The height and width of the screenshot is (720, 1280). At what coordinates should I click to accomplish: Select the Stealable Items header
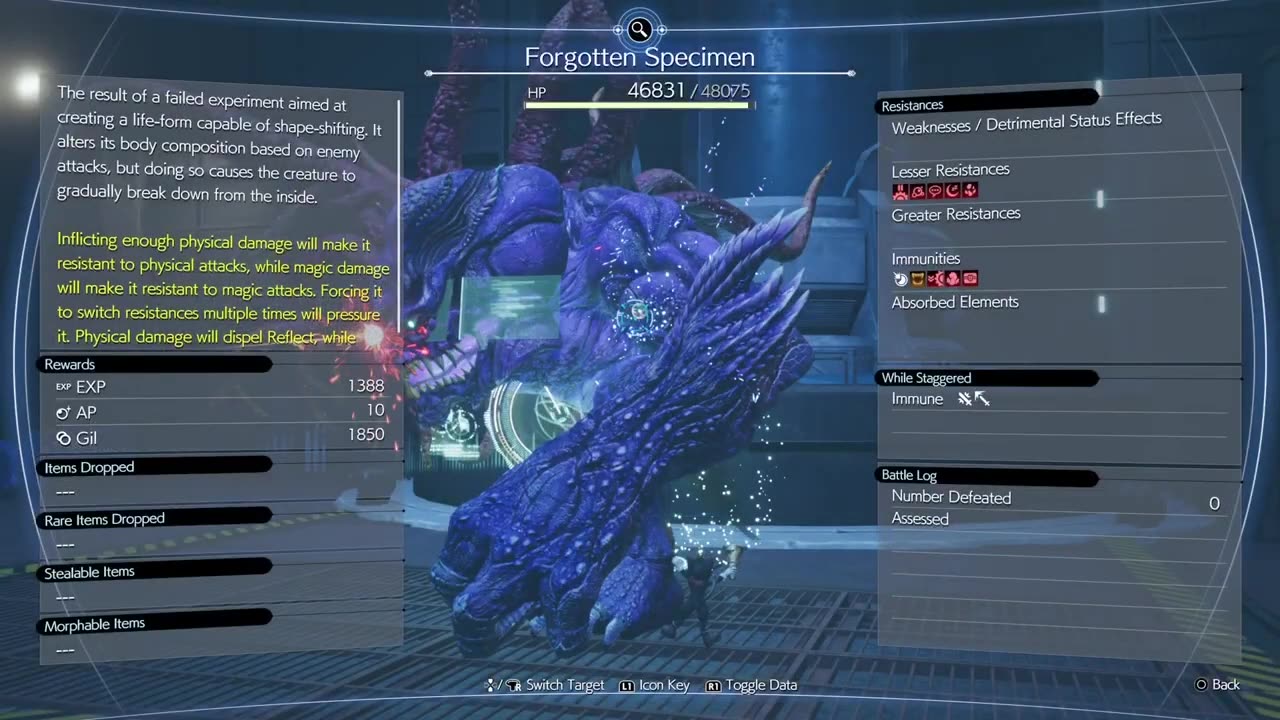pyautogui.click(x=89, y=572)
